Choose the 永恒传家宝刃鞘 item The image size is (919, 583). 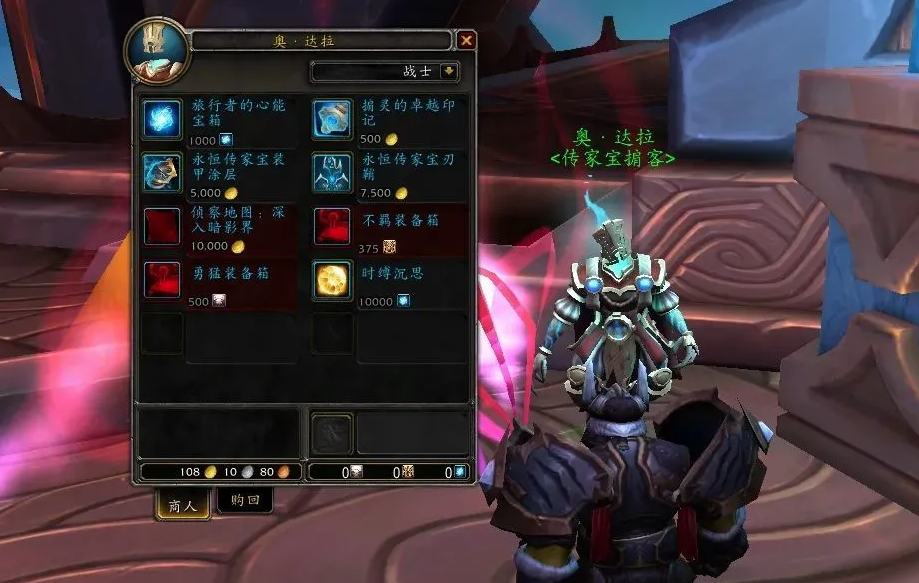[x=333, y=173]
